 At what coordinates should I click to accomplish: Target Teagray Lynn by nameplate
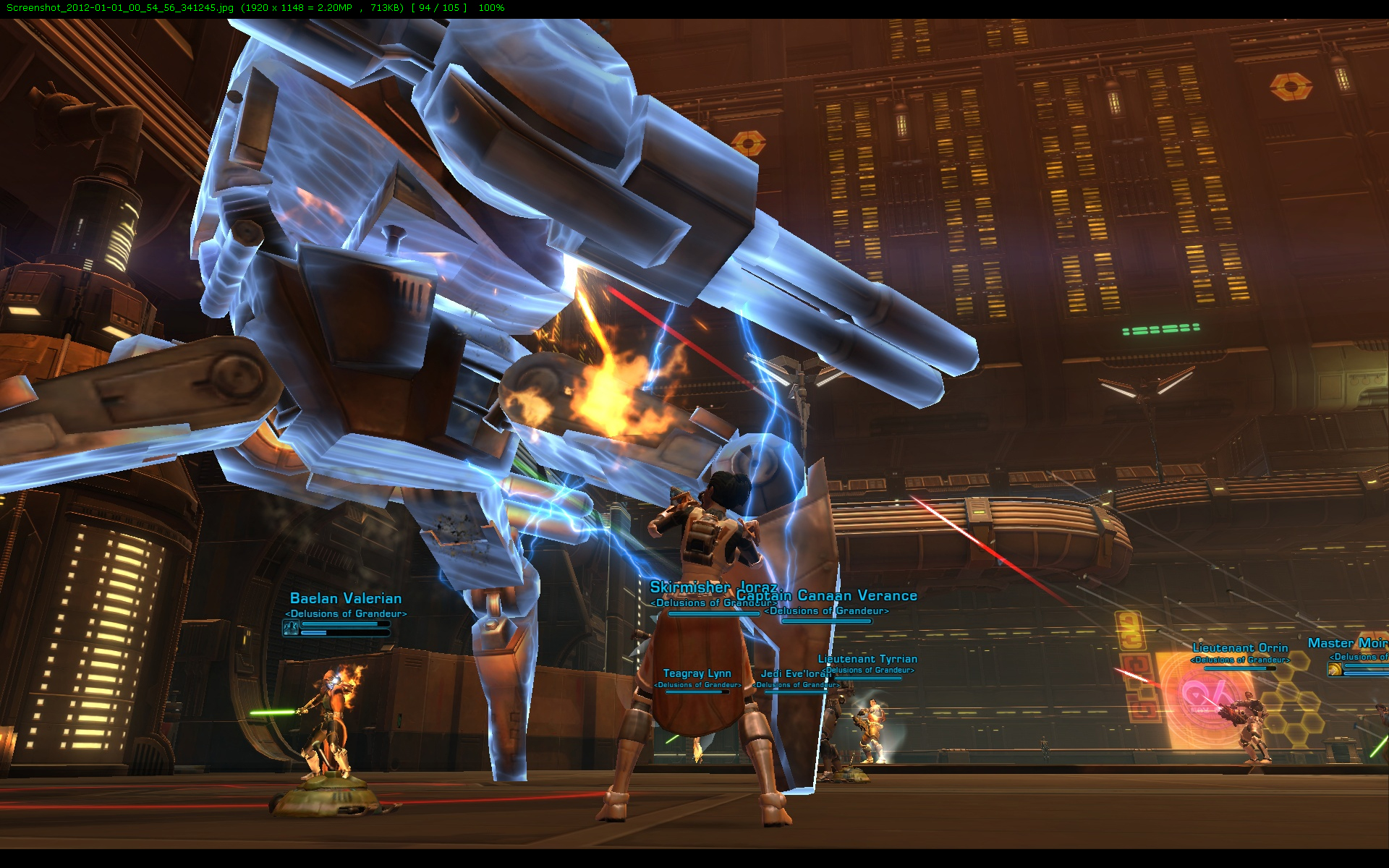coord(697,674)
